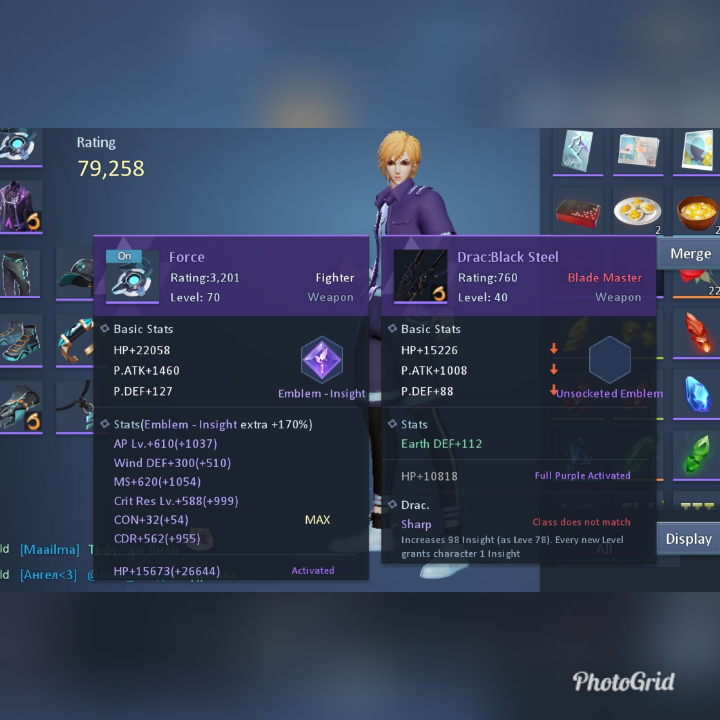Choose the green crystal item slot

[697, 453]
